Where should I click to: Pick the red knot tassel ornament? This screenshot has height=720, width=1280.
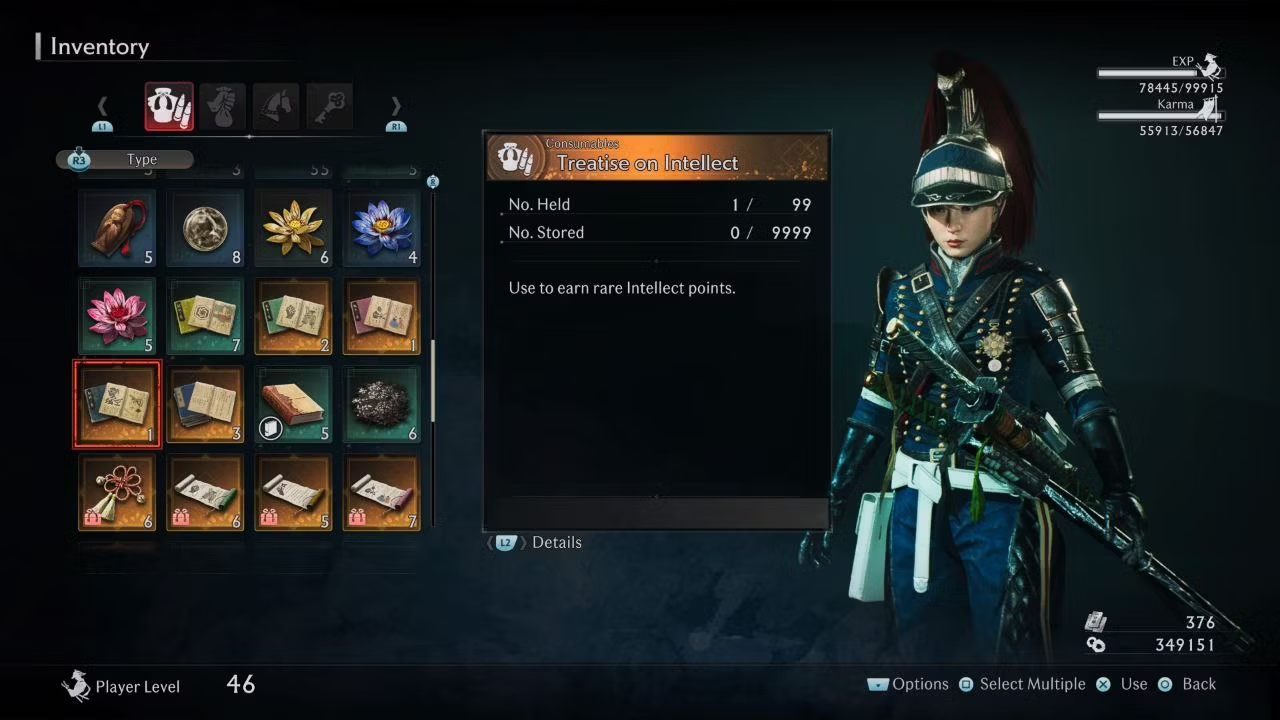(117, 492)
